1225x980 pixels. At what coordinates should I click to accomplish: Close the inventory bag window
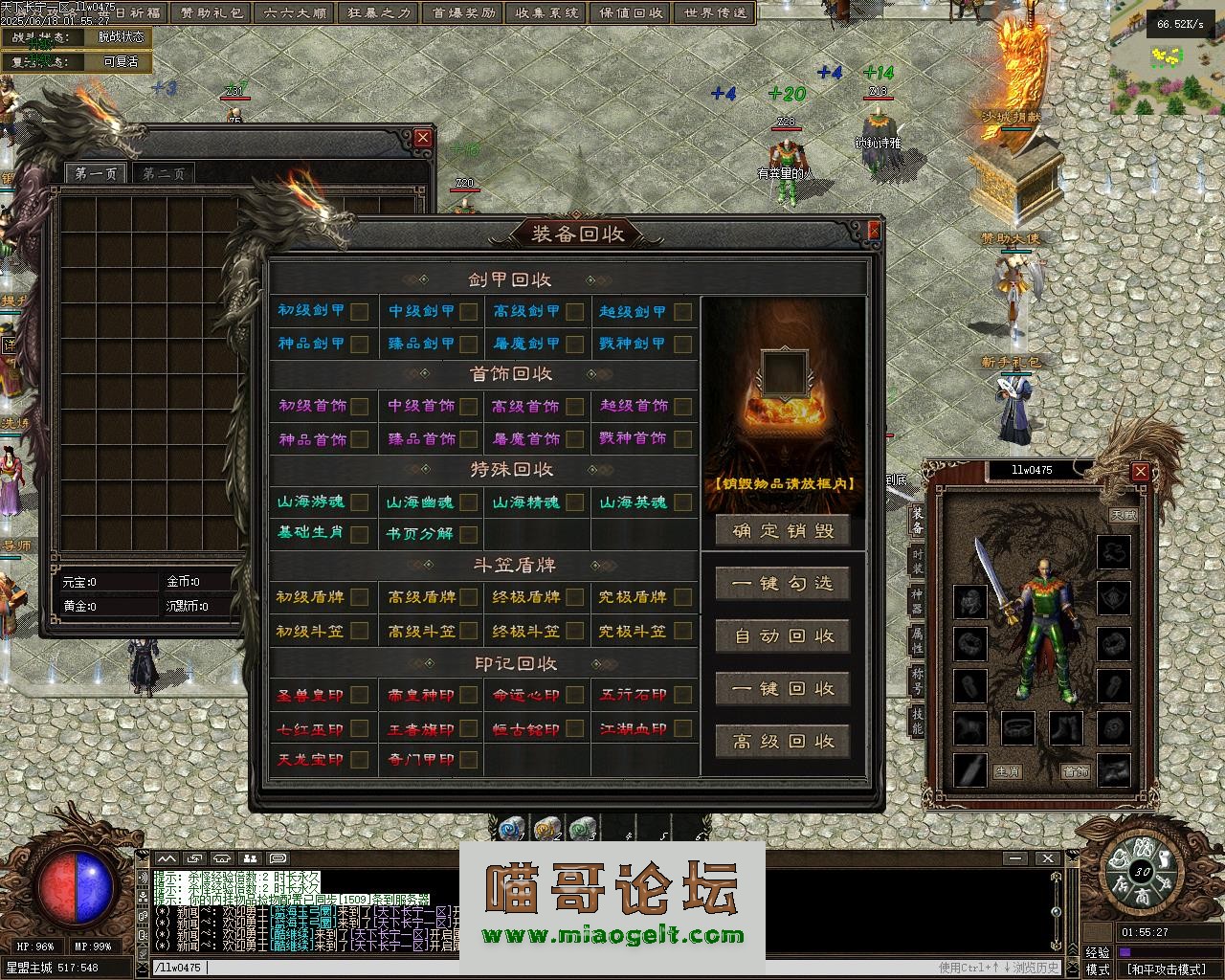click(423, 138)
